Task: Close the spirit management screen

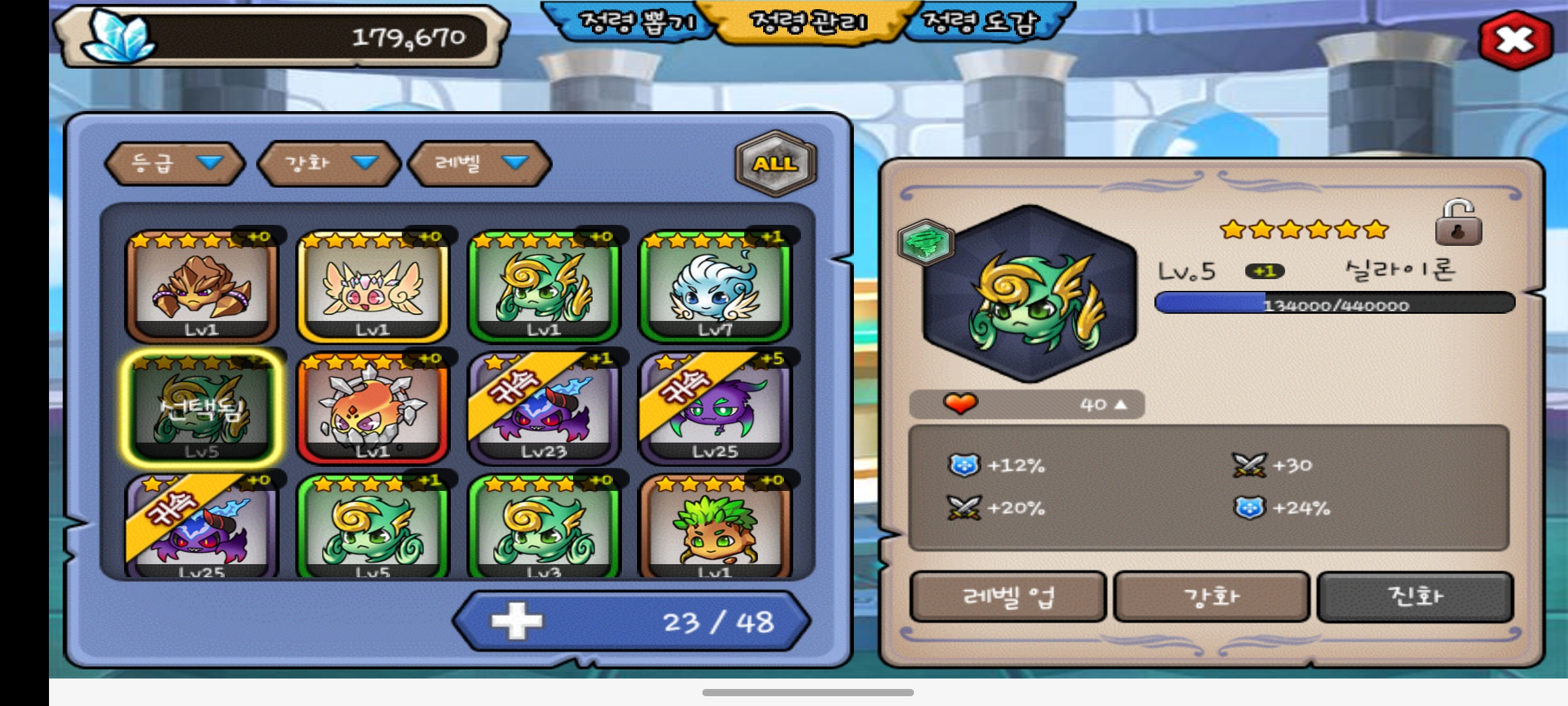Action: tap(1515, 40)
